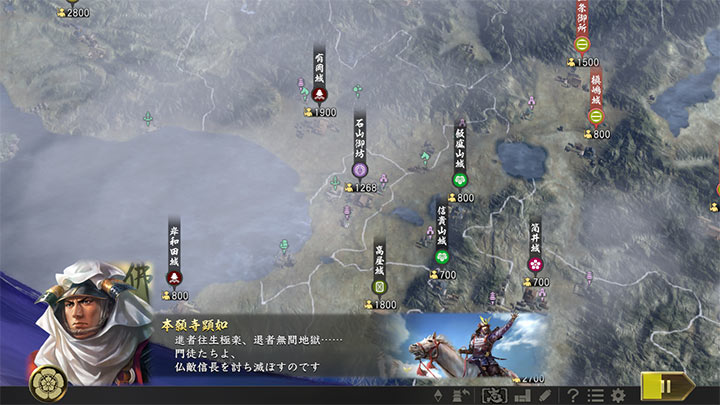Select the 信貴山城 castle marker
The image size is (720, 405).
(442, 257)
